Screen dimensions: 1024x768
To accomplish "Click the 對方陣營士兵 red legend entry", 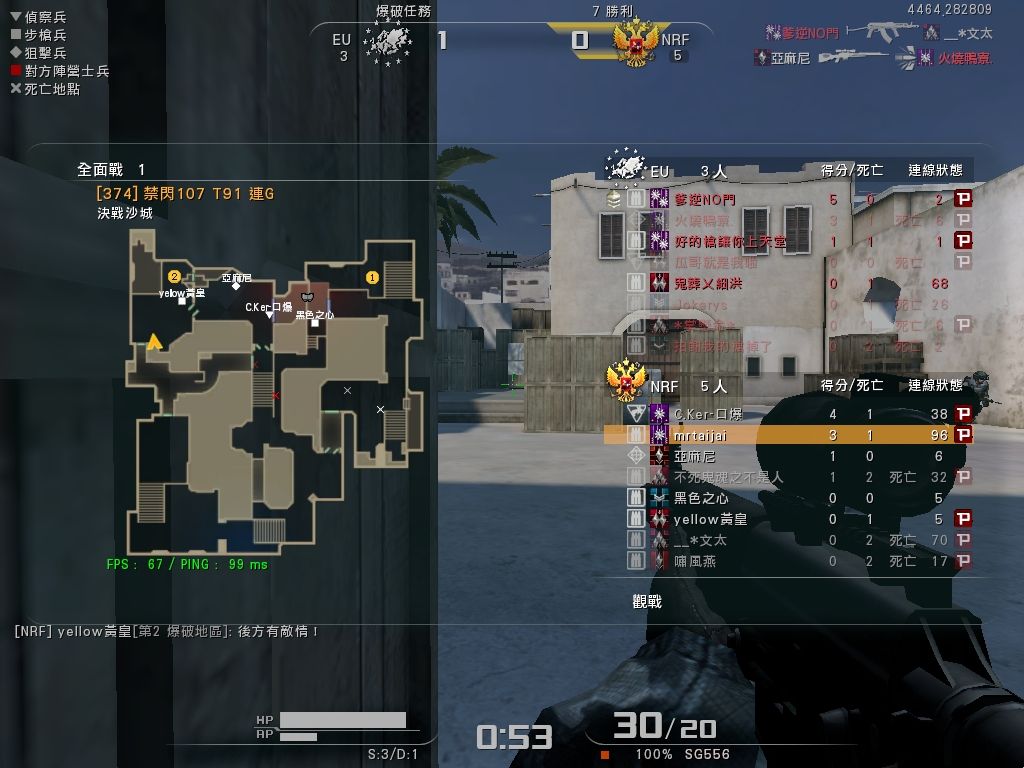I will coord(59,71).
